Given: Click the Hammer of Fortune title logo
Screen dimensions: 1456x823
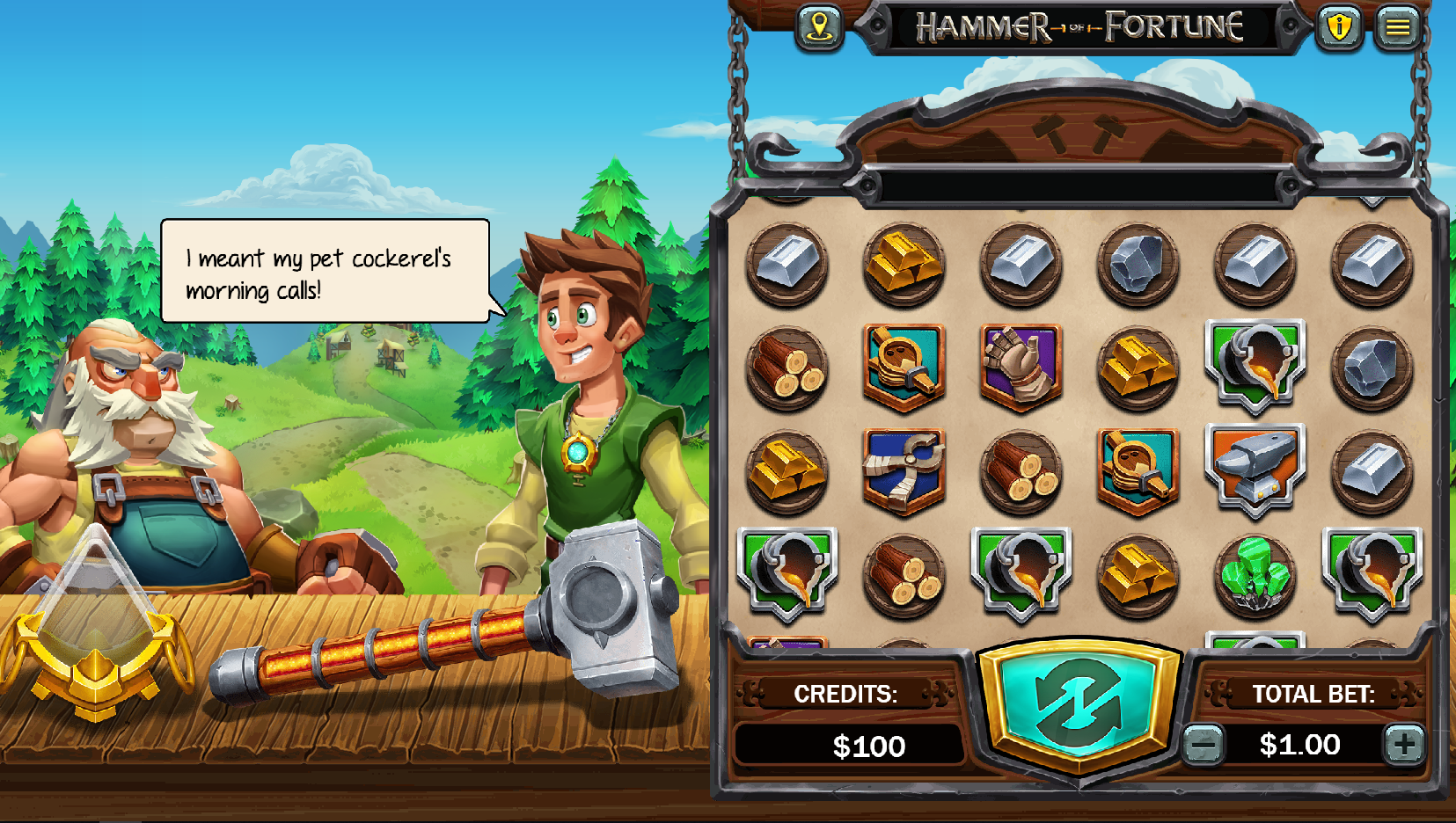Looking at the screenshot, I should [x=1080, y=26].
